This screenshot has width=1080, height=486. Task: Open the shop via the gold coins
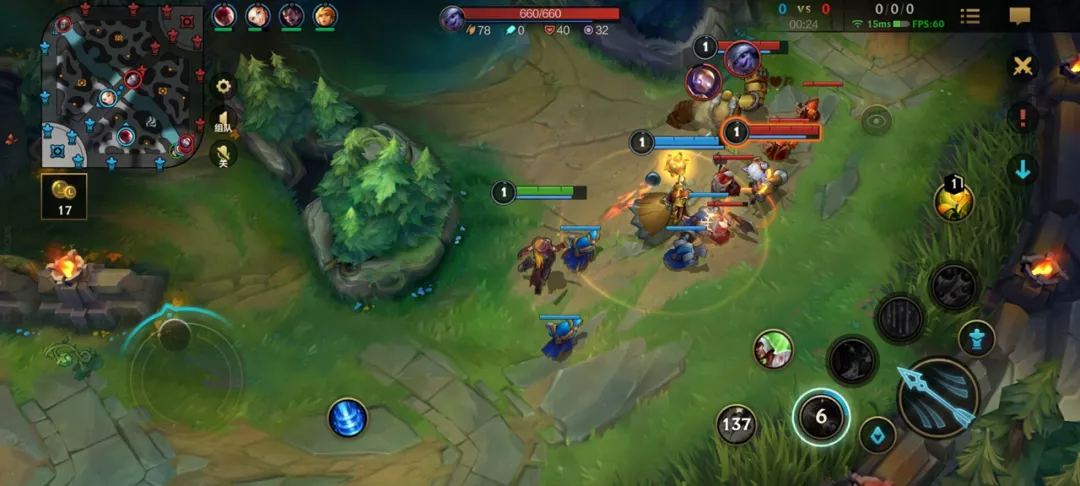point(64,196)
